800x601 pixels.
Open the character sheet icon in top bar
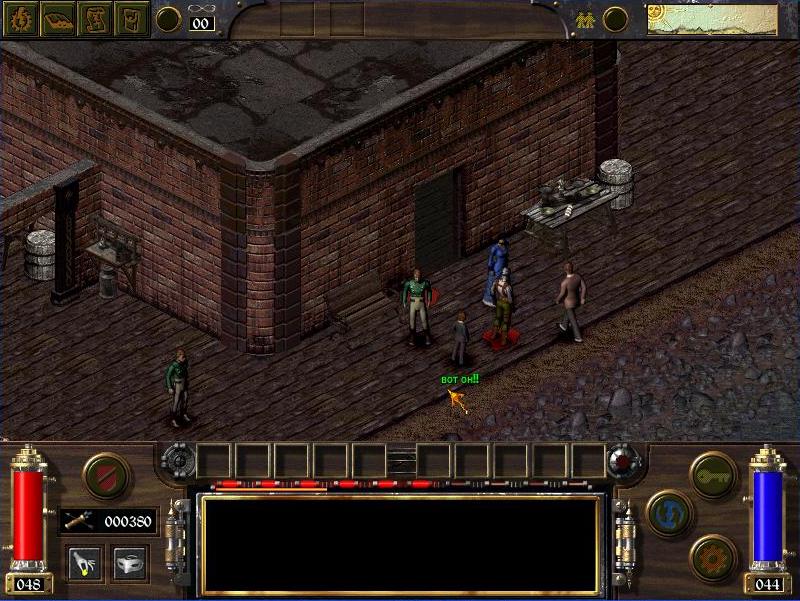[x=20, y=18]
